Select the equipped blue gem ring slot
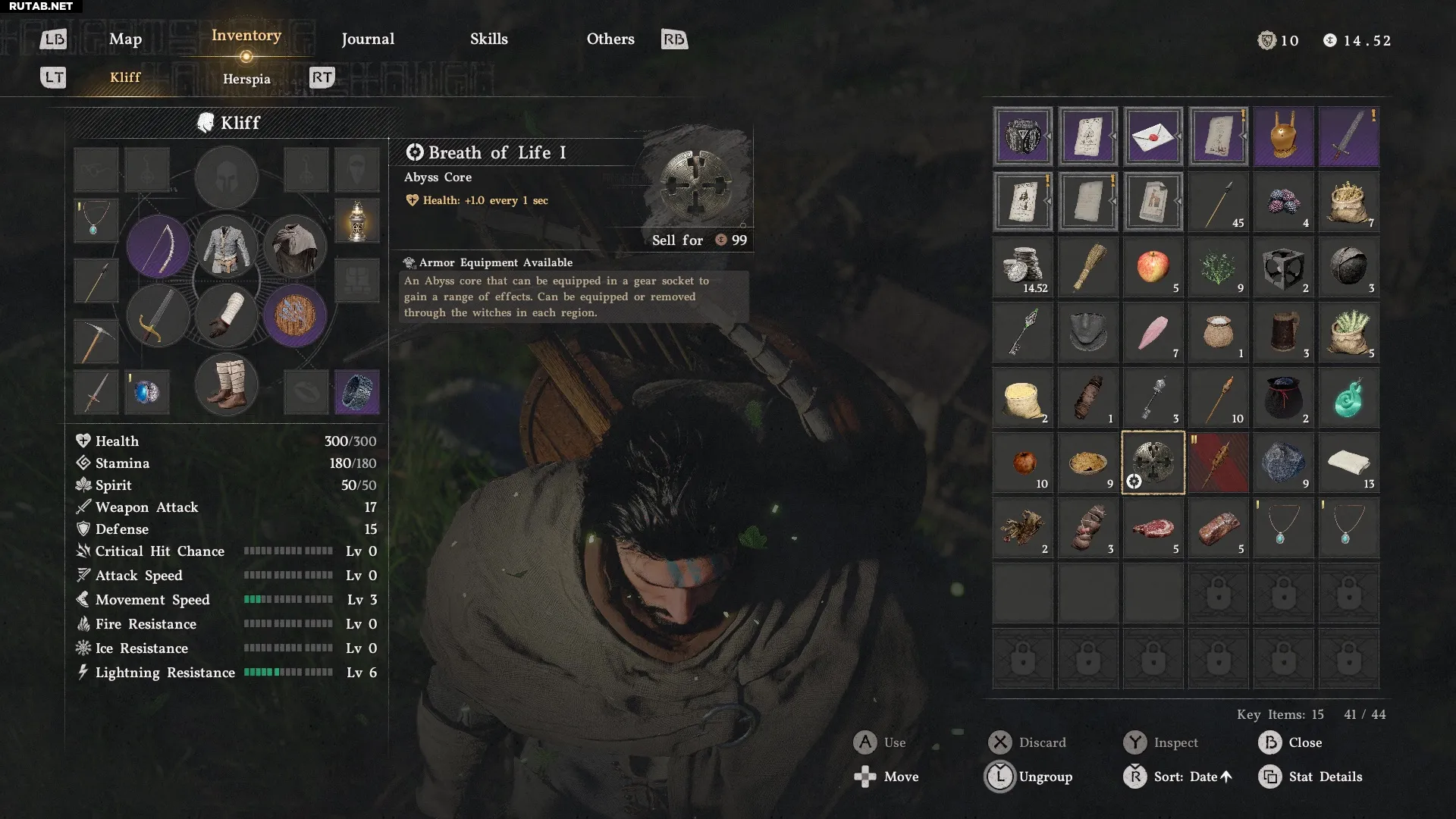 click(146, 392)
